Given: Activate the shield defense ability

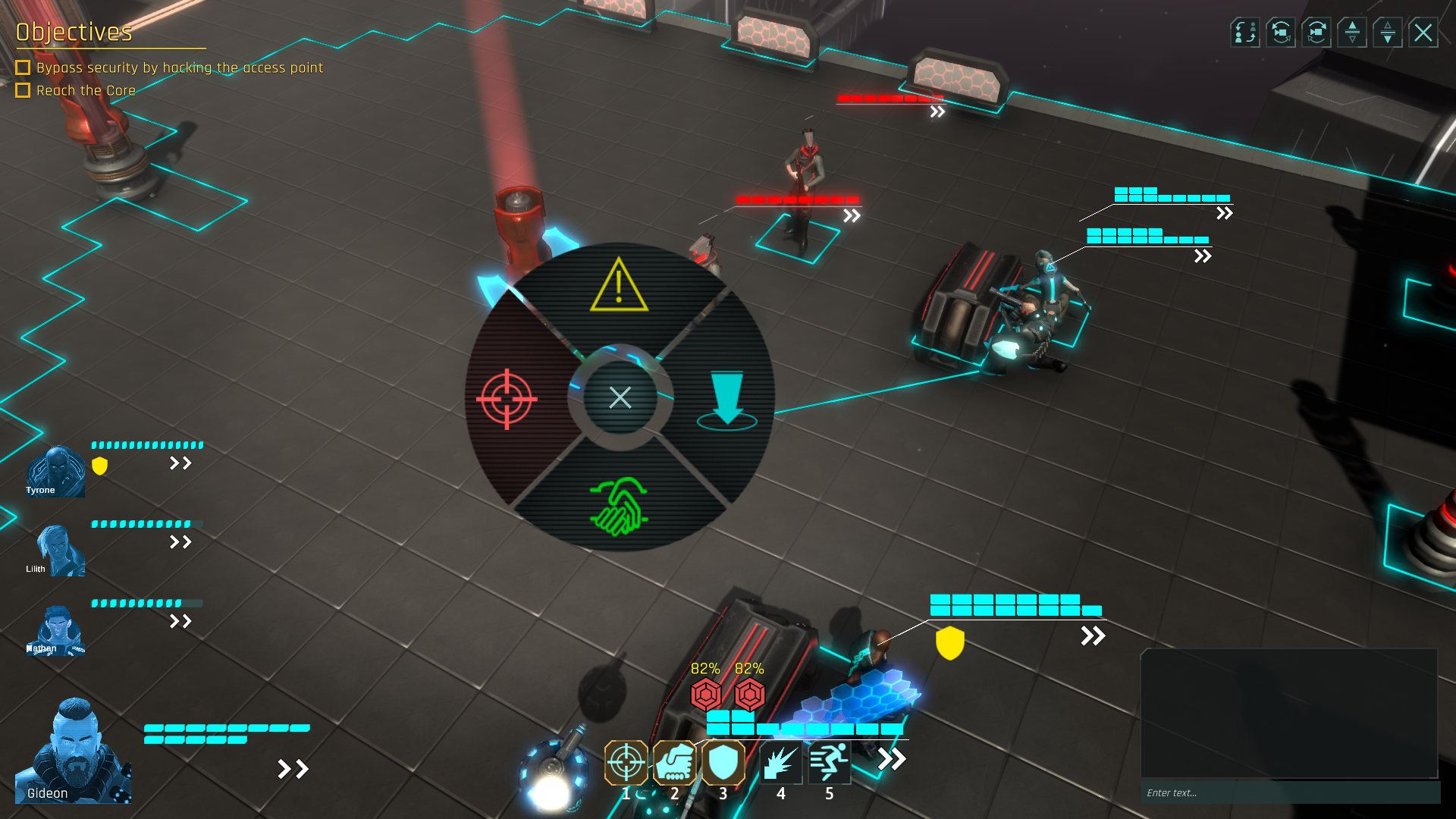Looking at the screenshot, I should coord(723,762).
